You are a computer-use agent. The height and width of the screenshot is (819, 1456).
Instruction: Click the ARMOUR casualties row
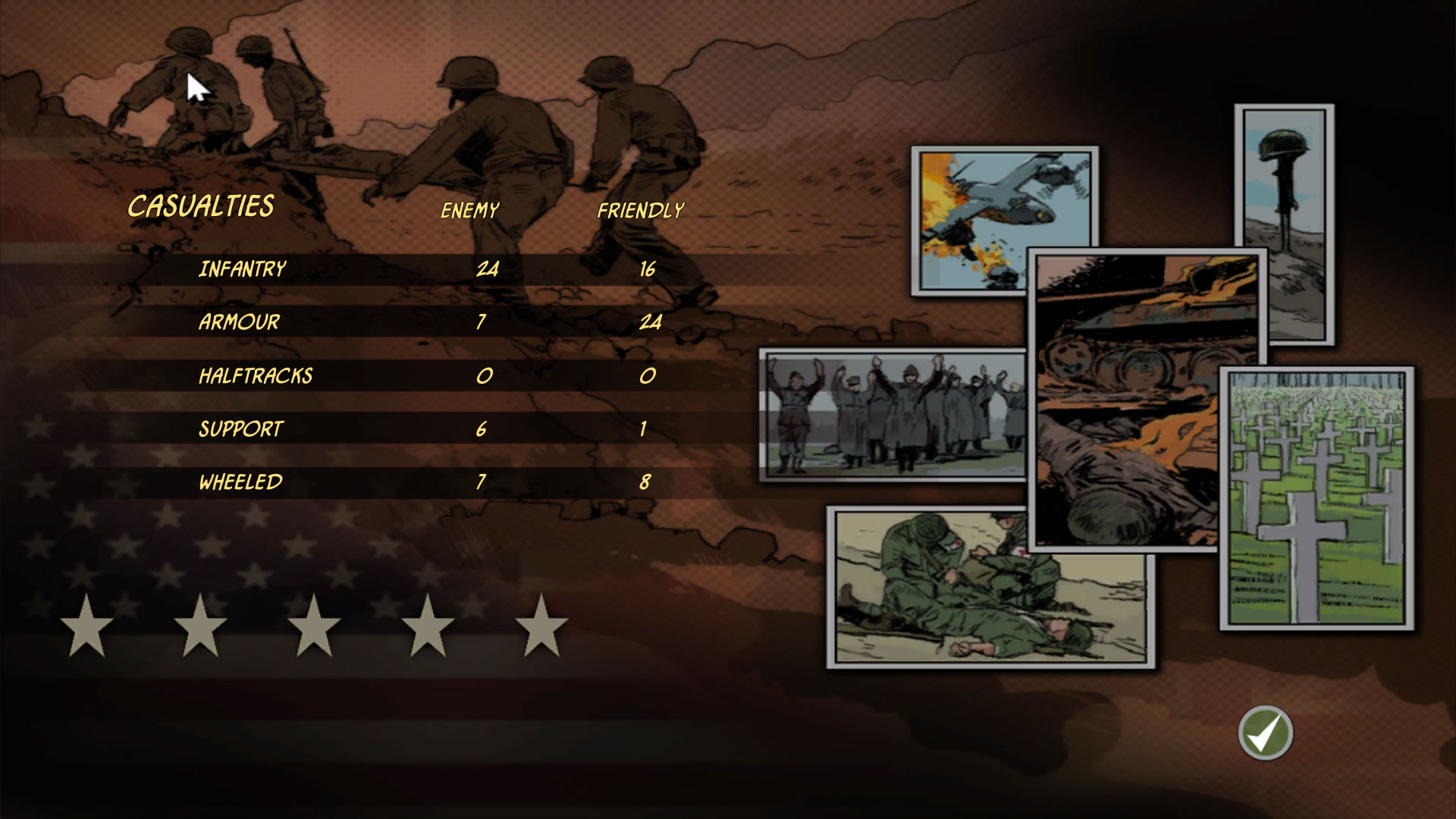click(237, 322)
